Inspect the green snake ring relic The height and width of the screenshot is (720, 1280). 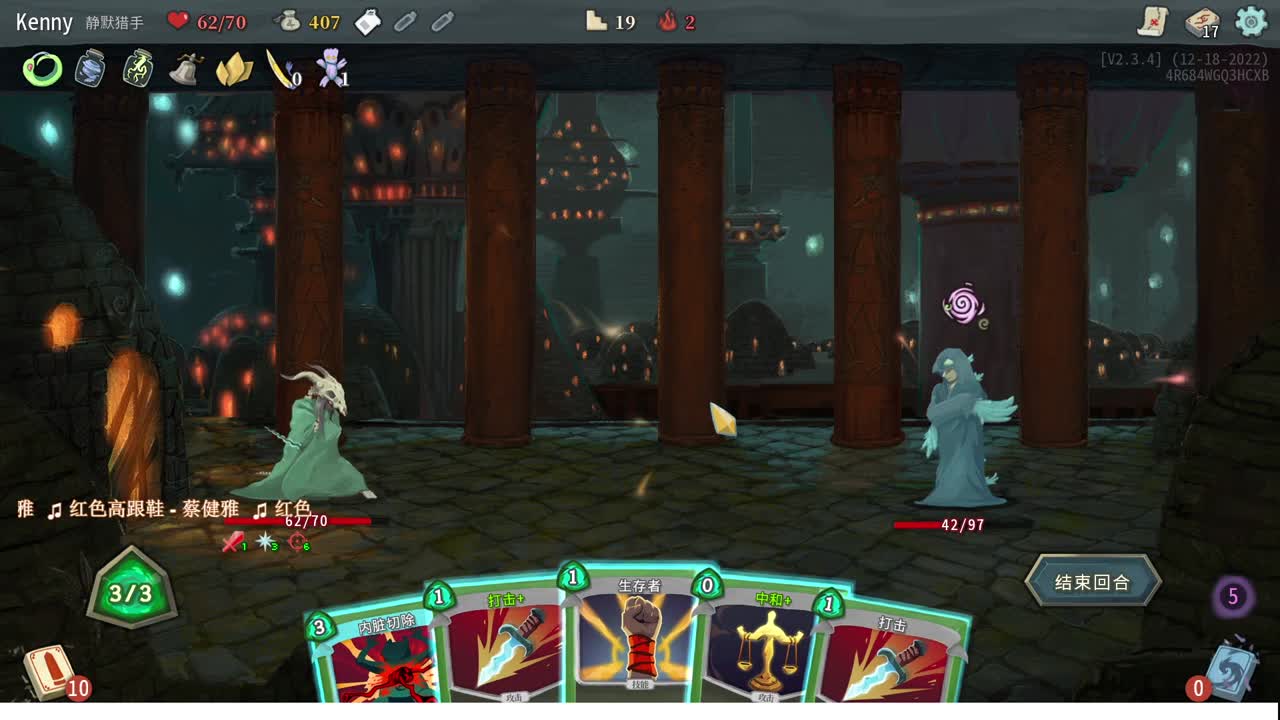click(42, 69)
